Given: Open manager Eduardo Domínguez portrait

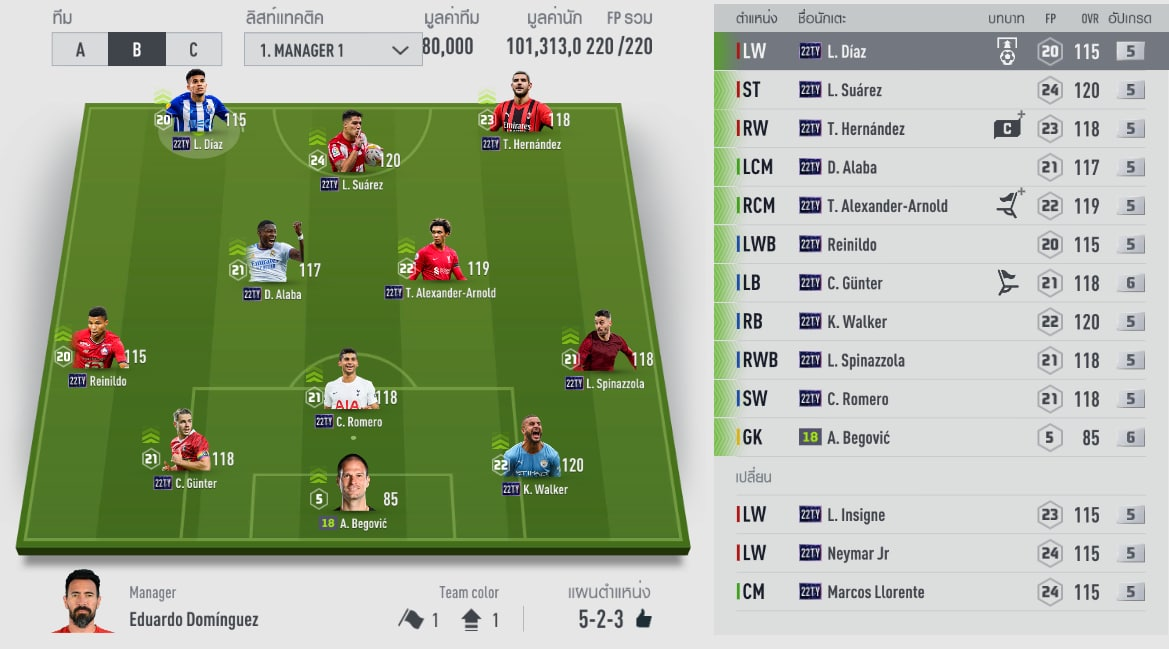Looking at the screenshot, I should point(82,602).
